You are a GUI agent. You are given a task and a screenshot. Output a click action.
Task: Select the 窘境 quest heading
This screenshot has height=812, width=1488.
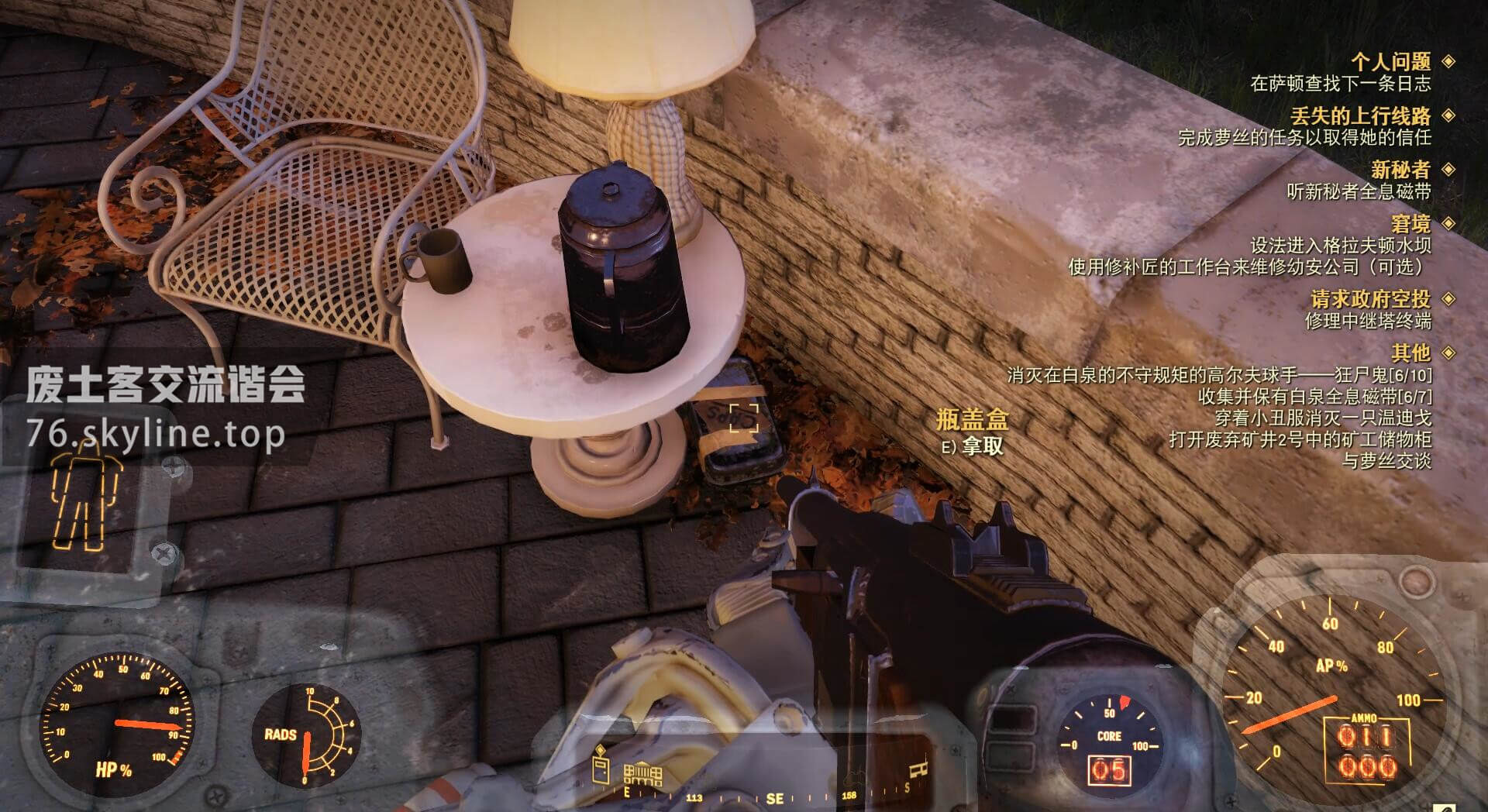tap(1410, 224)
